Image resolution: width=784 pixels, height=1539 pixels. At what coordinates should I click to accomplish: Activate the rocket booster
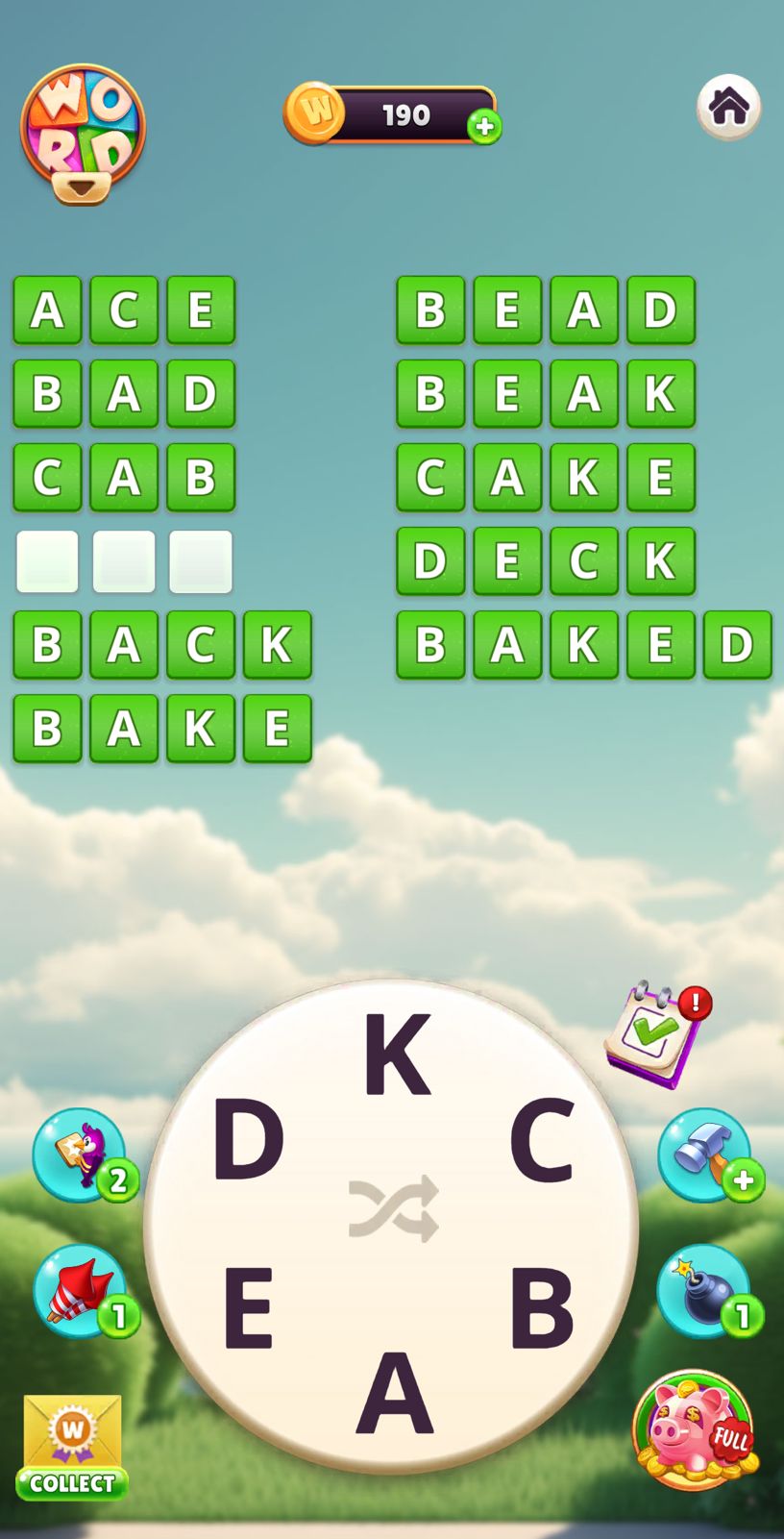pos(81,1291)
